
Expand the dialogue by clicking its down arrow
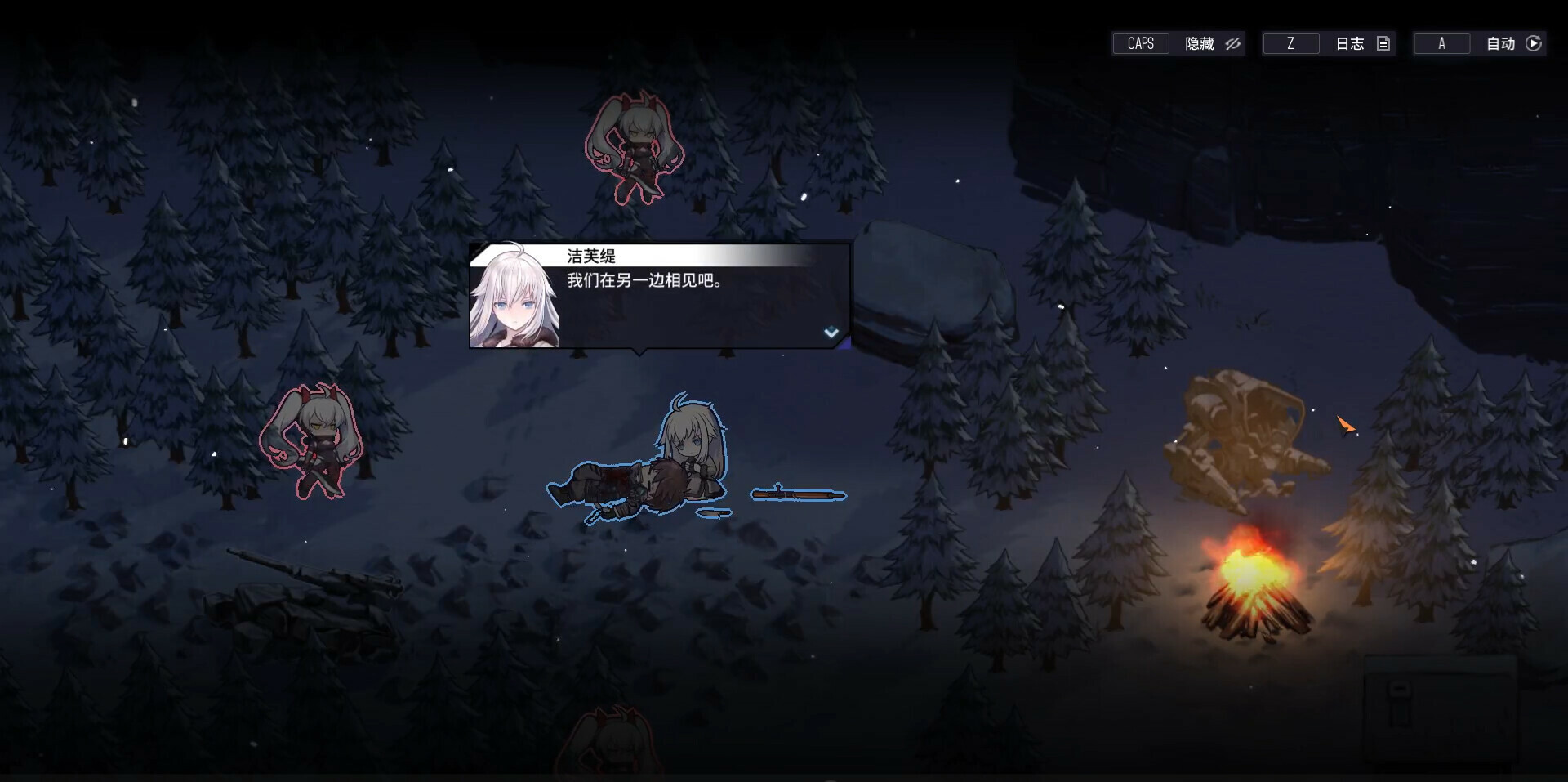click(x=831, y=332)
